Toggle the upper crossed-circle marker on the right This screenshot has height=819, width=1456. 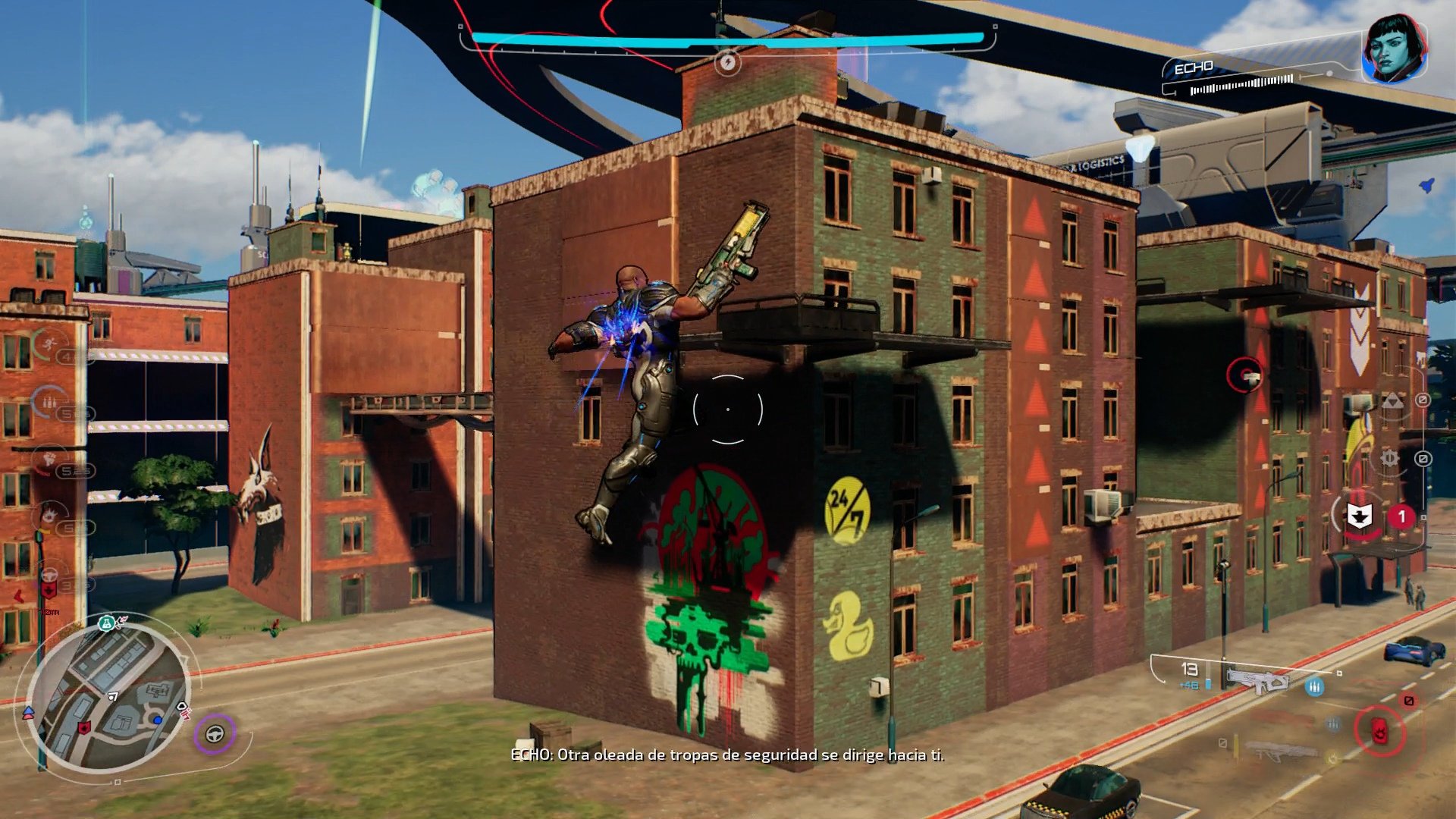(1423, 400)
